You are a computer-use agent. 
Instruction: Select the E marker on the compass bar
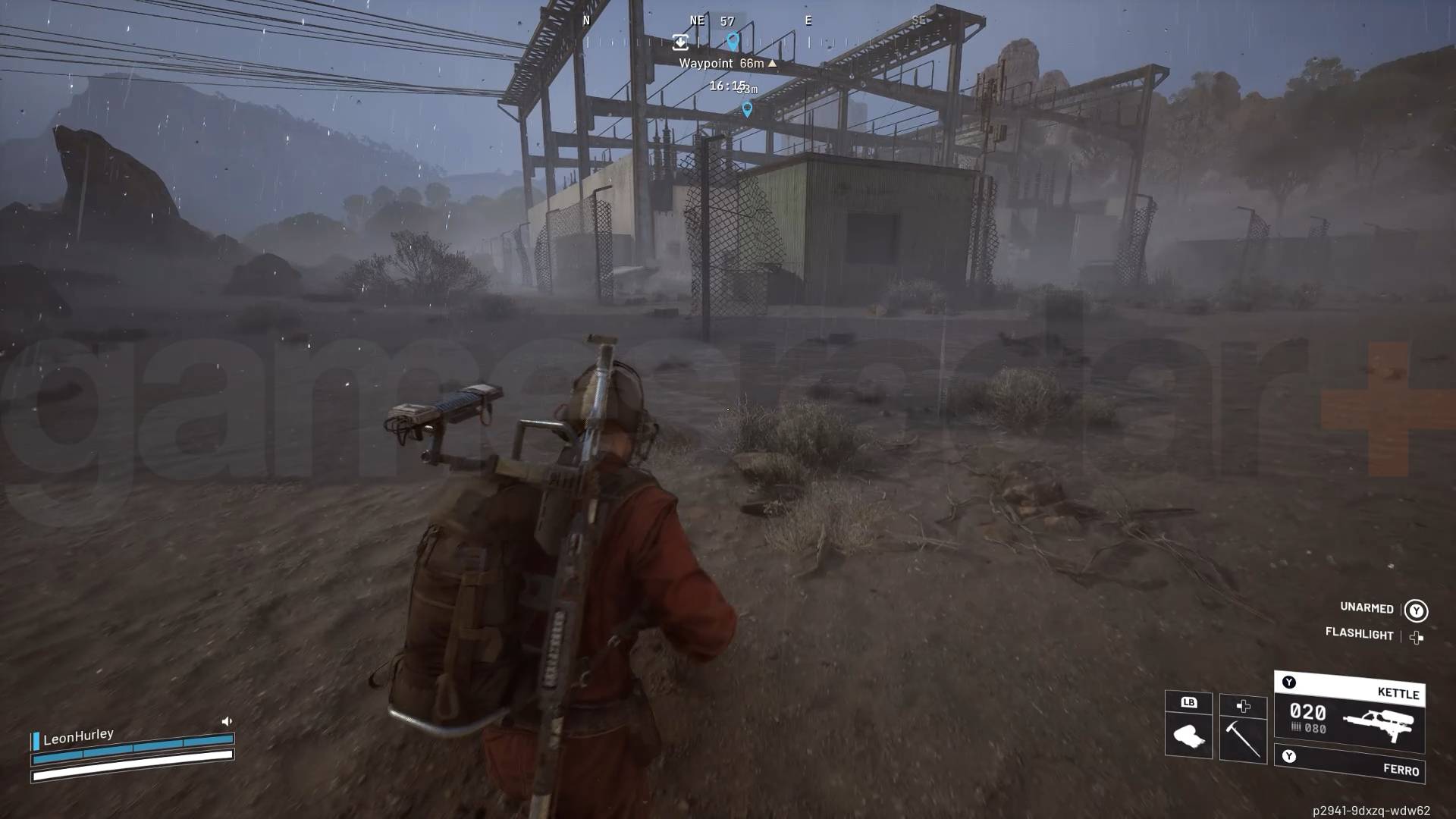pos(808,21)
